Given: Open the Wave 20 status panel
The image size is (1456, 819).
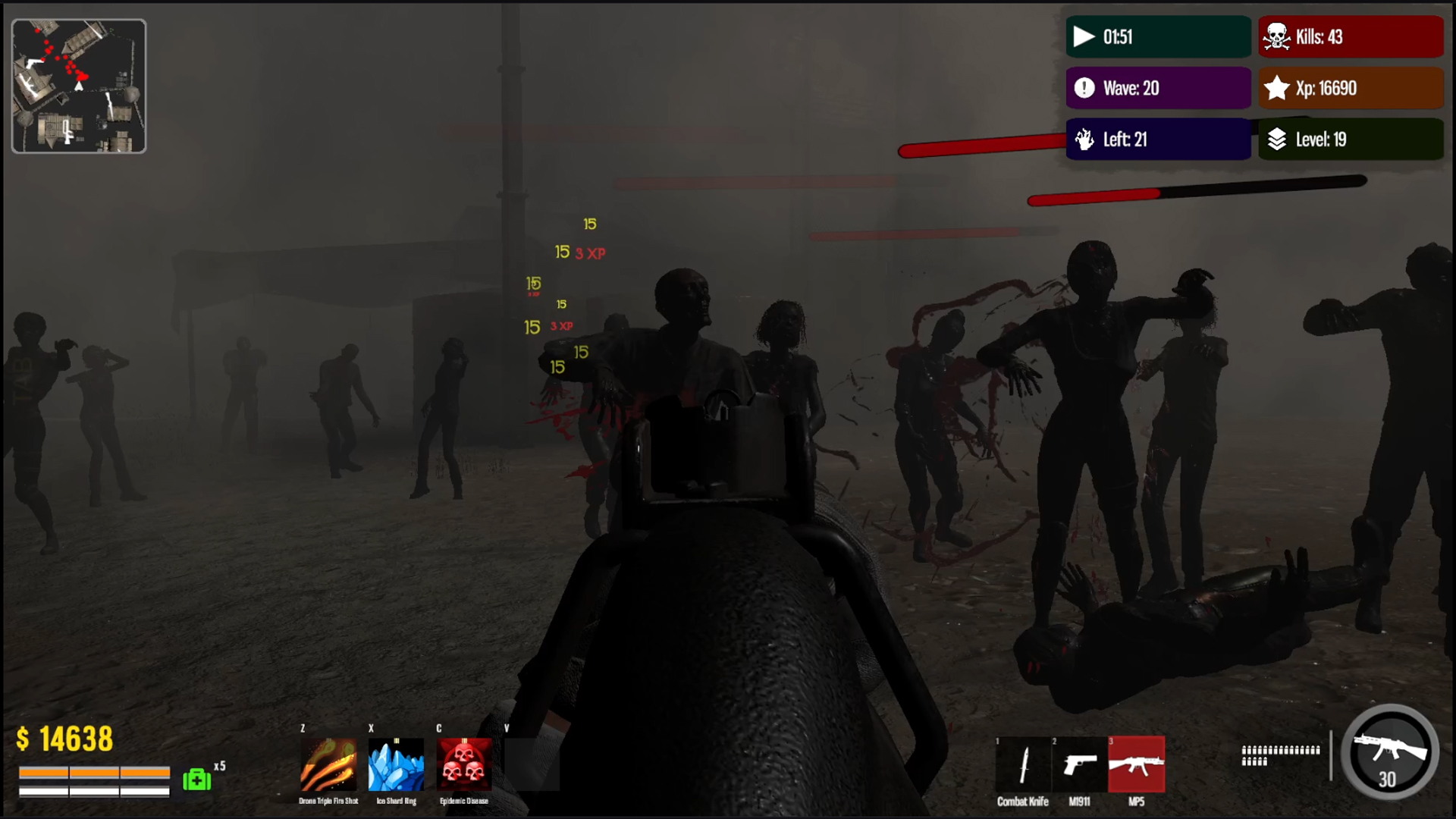Looking at the screenshot, I should pyautogui.click(x=1159, y=88).
